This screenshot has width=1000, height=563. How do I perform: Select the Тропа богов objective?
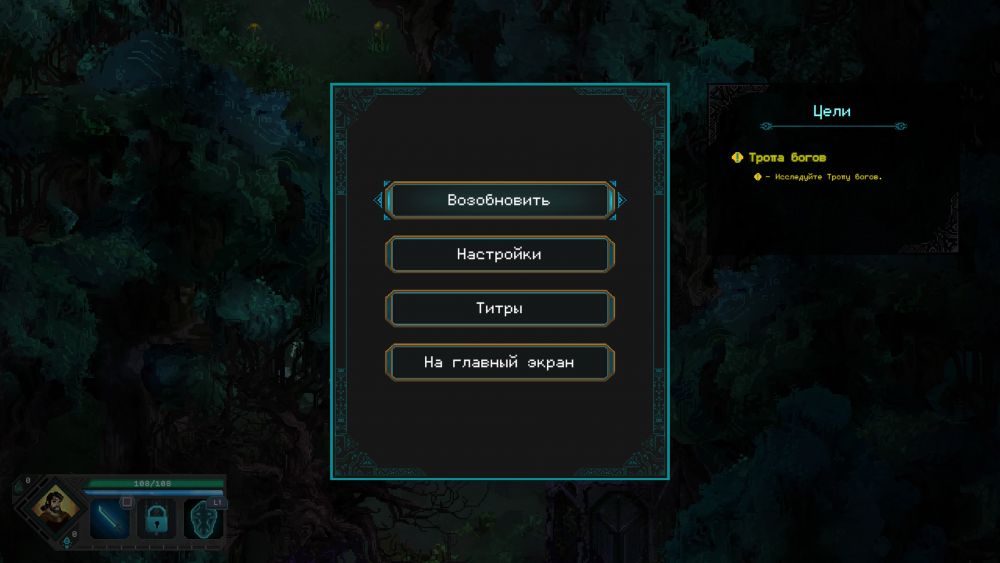tap(787, 158)
